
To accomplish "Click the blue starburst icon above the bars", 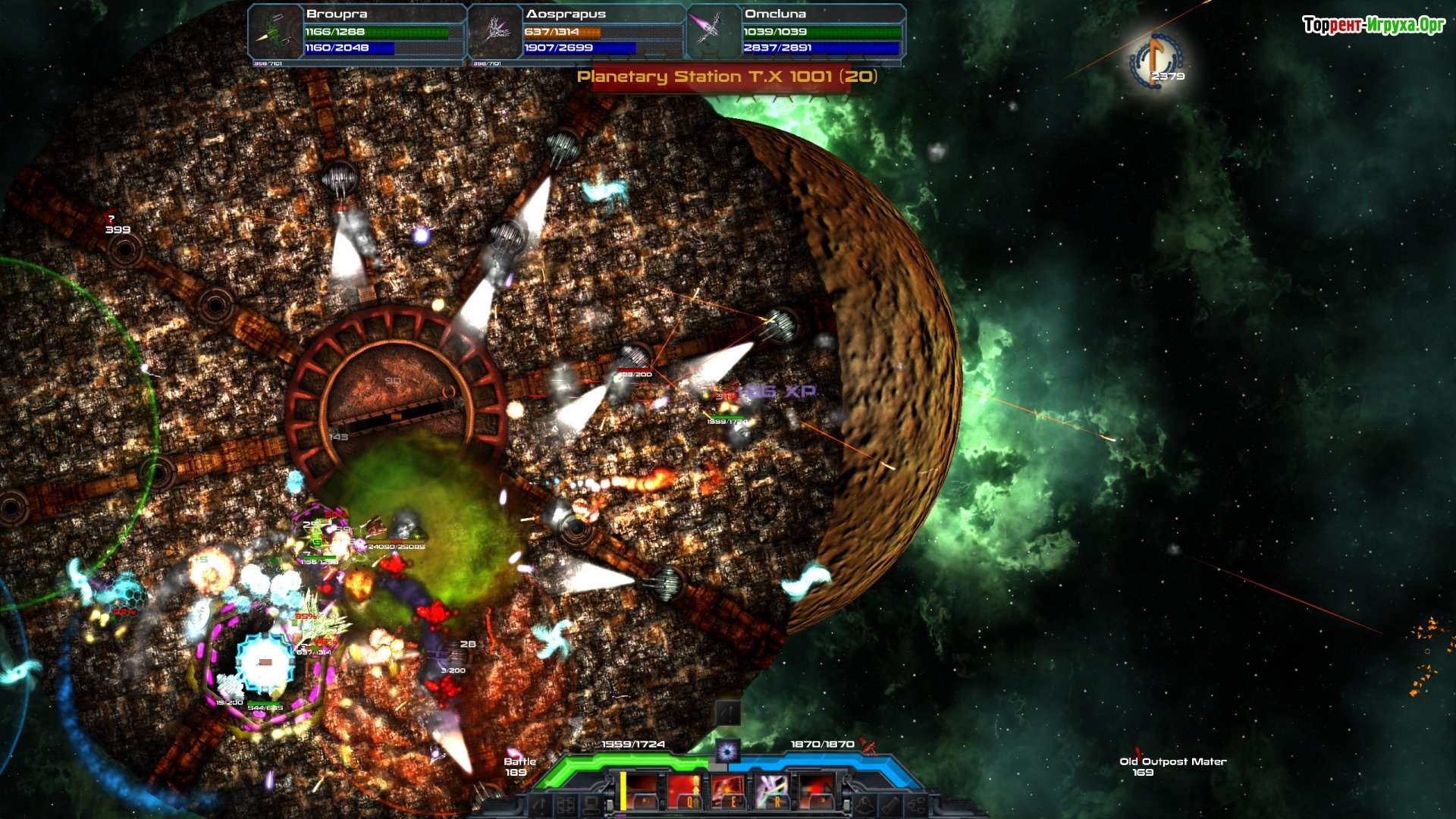I will (727, 751).
